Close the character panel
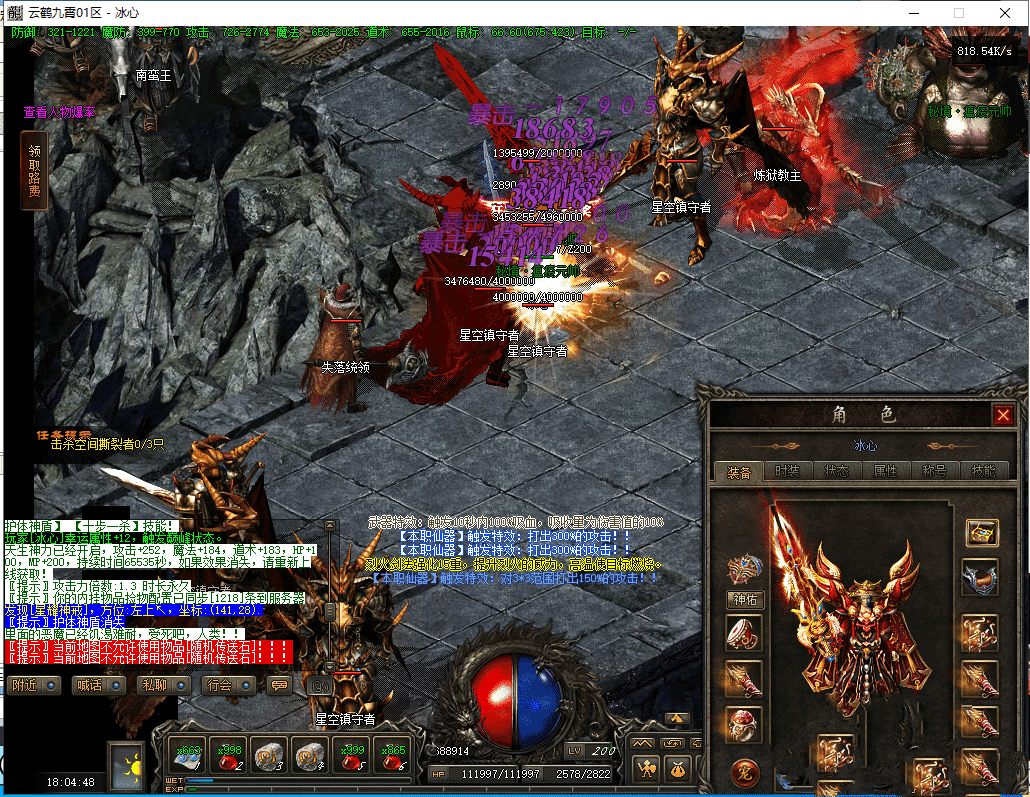Screen dimensions: 1030x797 click(1003, 414)
